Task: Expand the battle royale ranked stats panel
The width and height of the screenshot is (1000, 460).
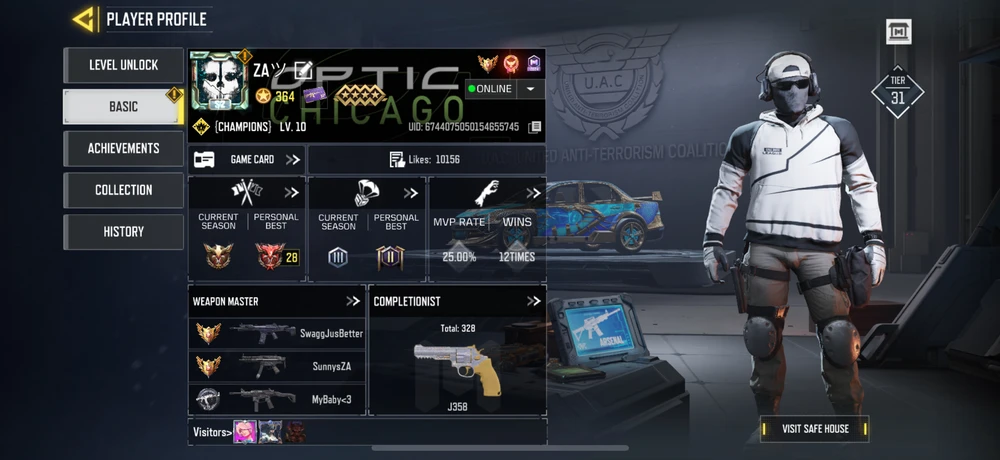Action: [410, 193]
